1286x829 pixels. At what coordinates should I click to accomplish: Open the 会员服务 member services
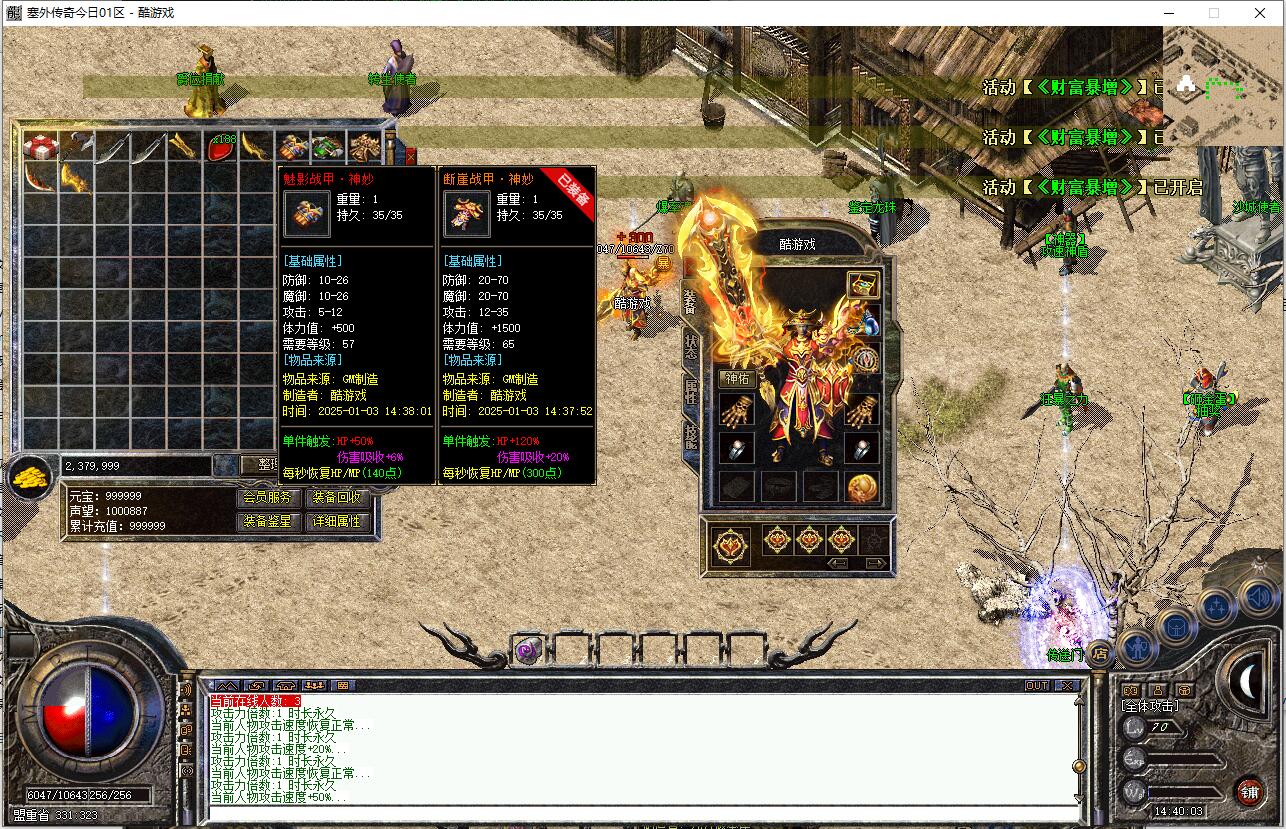click(267, 497)
